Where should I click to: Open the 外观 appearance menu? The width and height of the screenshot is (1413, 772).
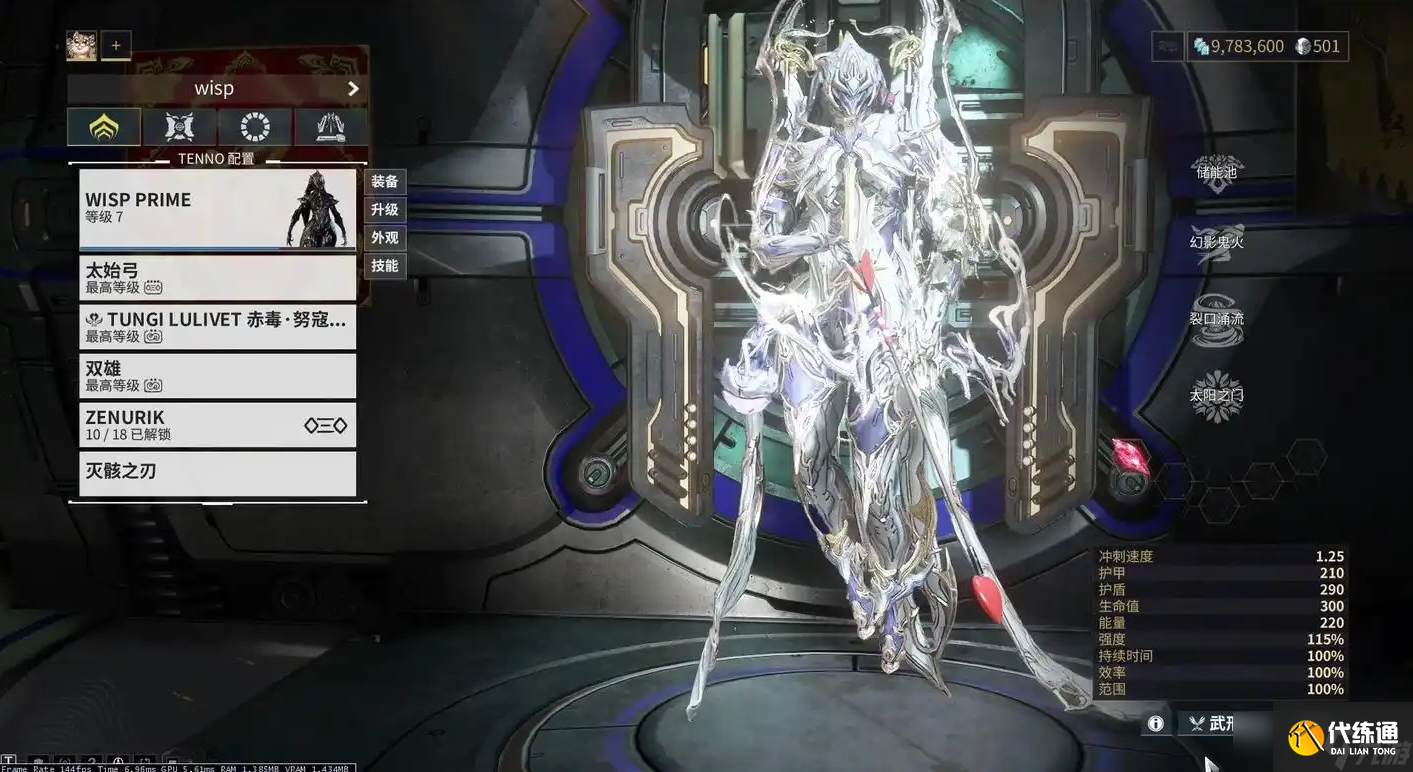tap(385, 238)
